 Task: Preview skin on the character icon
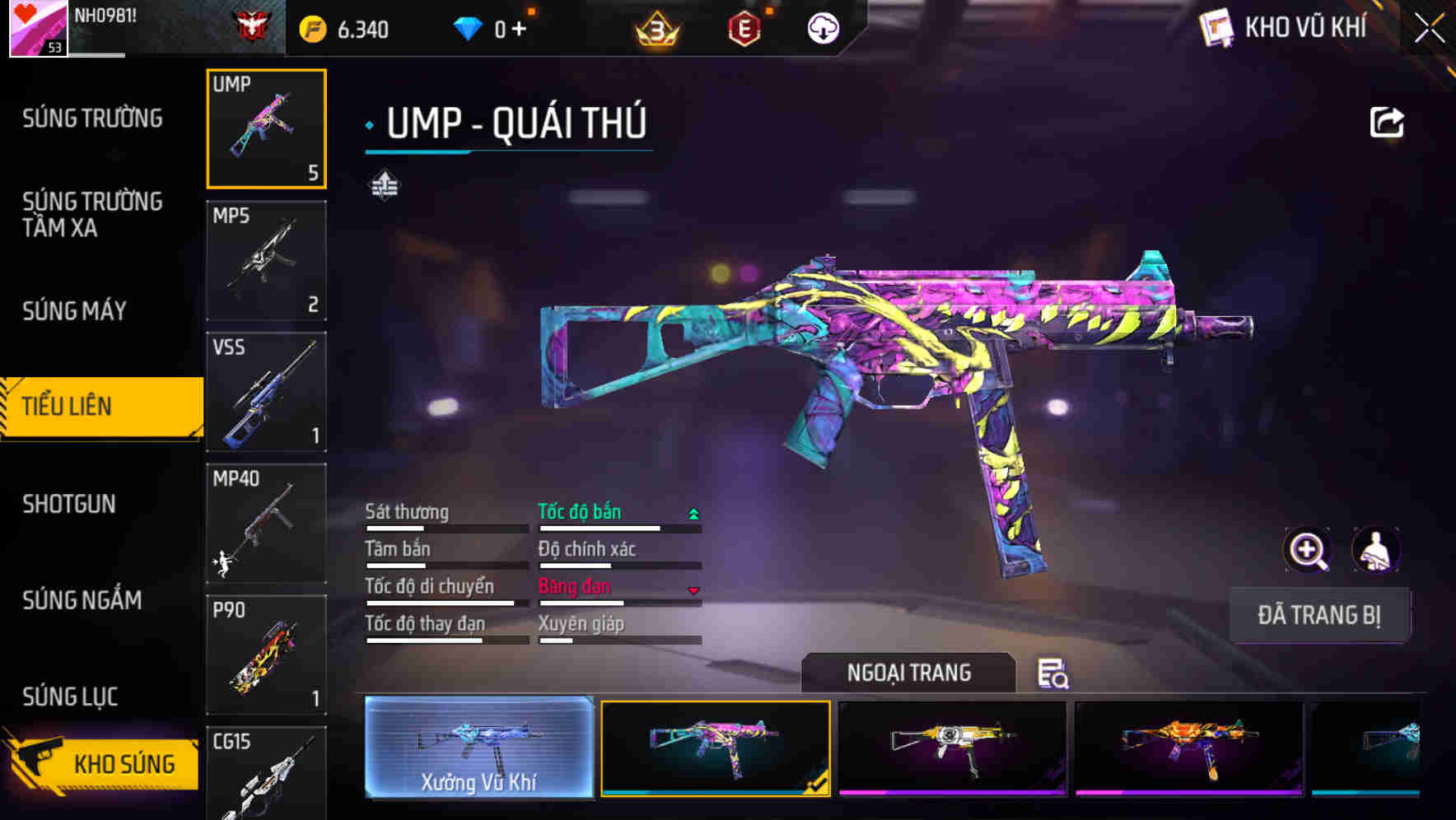(1375, 550)
